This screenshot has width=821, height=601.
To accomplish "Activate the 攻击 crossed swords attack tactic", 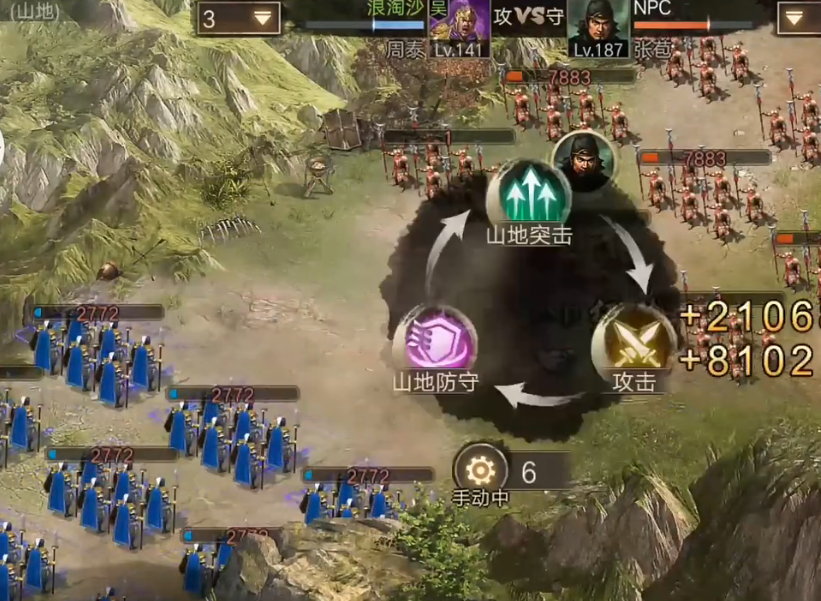I will [626, 338].
